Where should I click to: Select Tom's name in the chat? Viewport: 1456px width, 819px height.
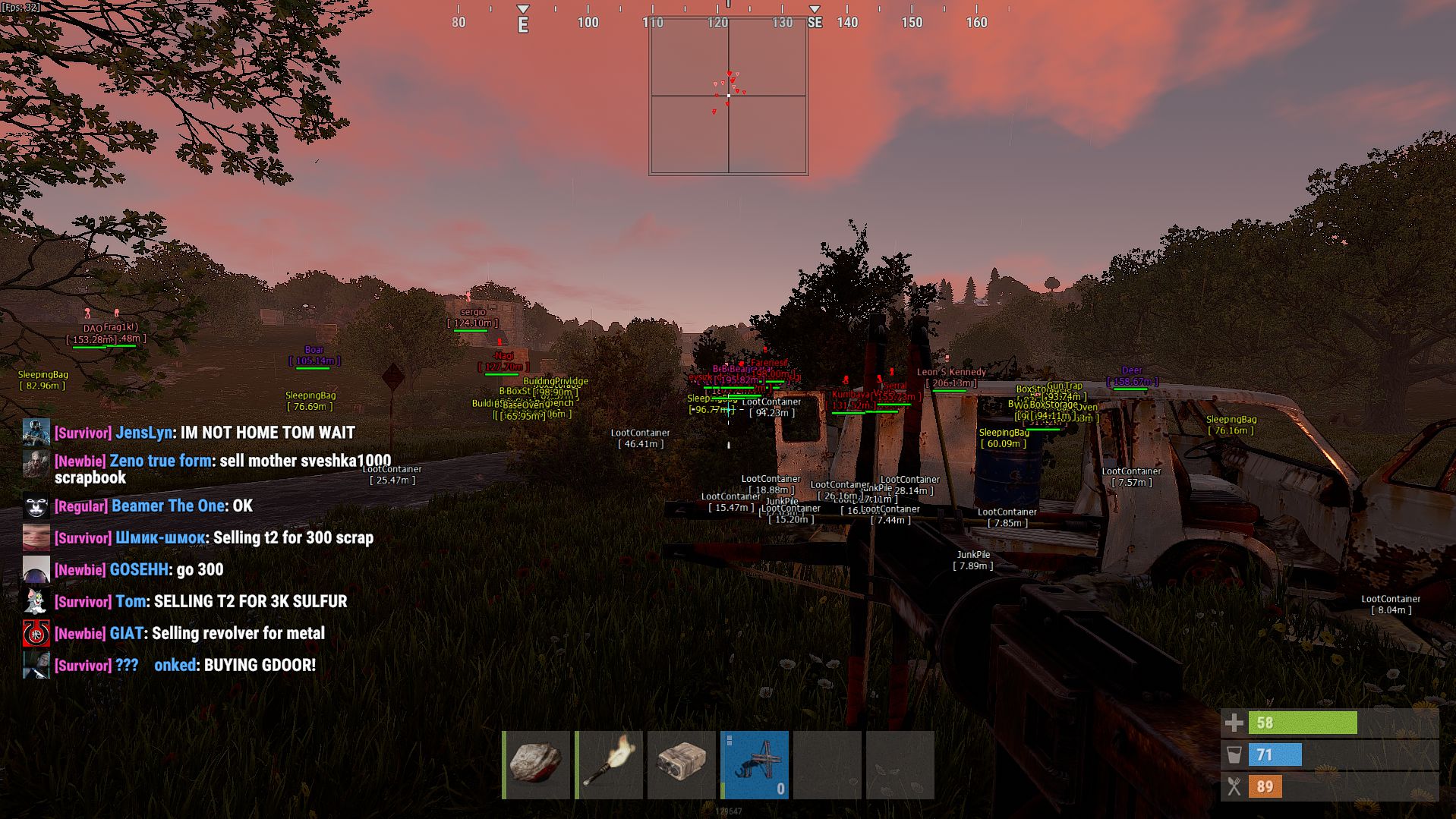click(x=131, y=602)
